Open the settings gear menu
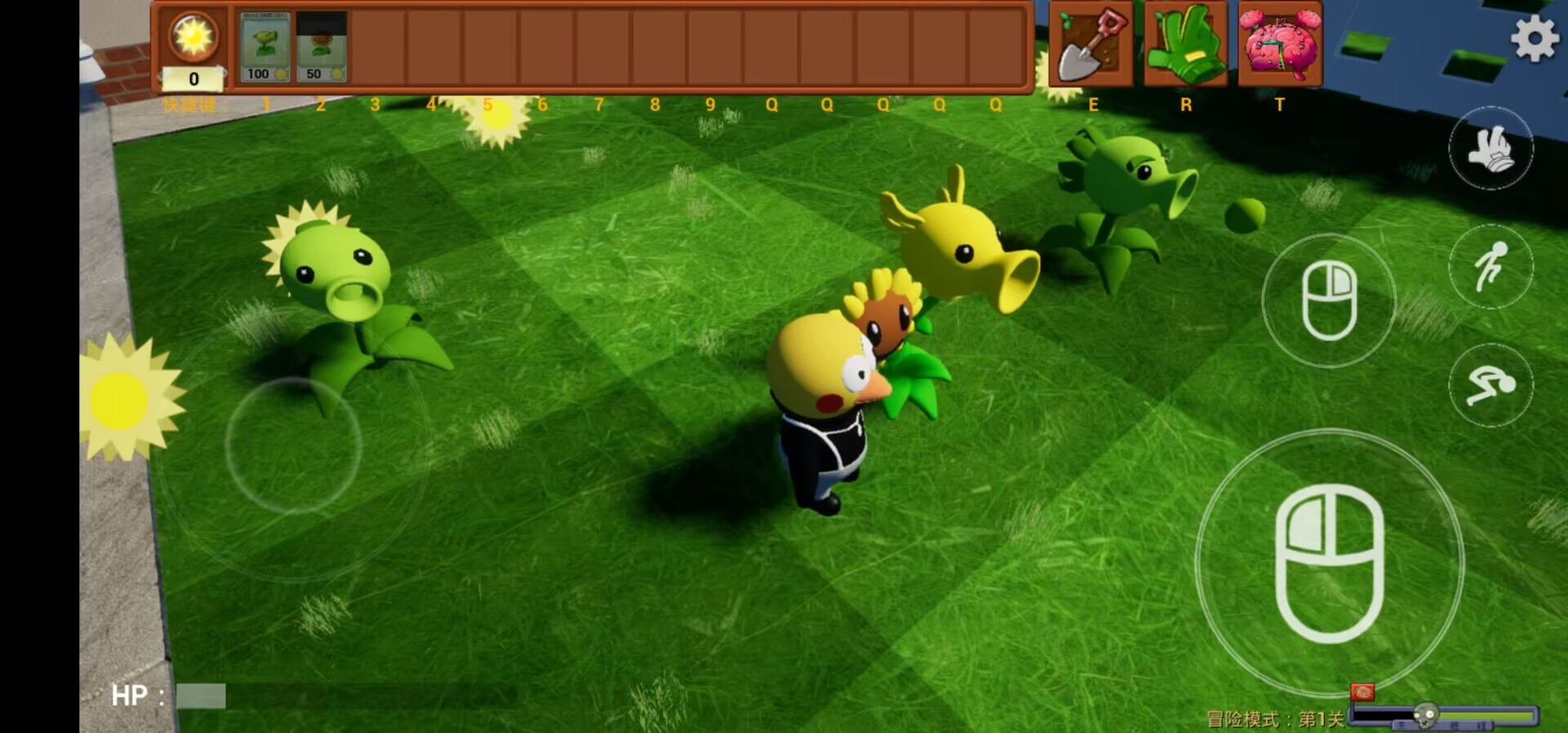1568x733 pixels. point(1537,38)
